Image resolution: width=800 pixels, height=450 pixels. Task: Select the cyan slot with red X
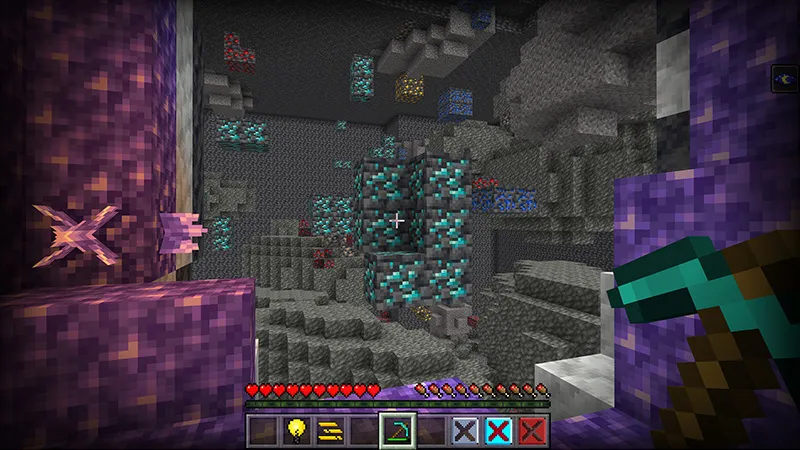[498, 430]
